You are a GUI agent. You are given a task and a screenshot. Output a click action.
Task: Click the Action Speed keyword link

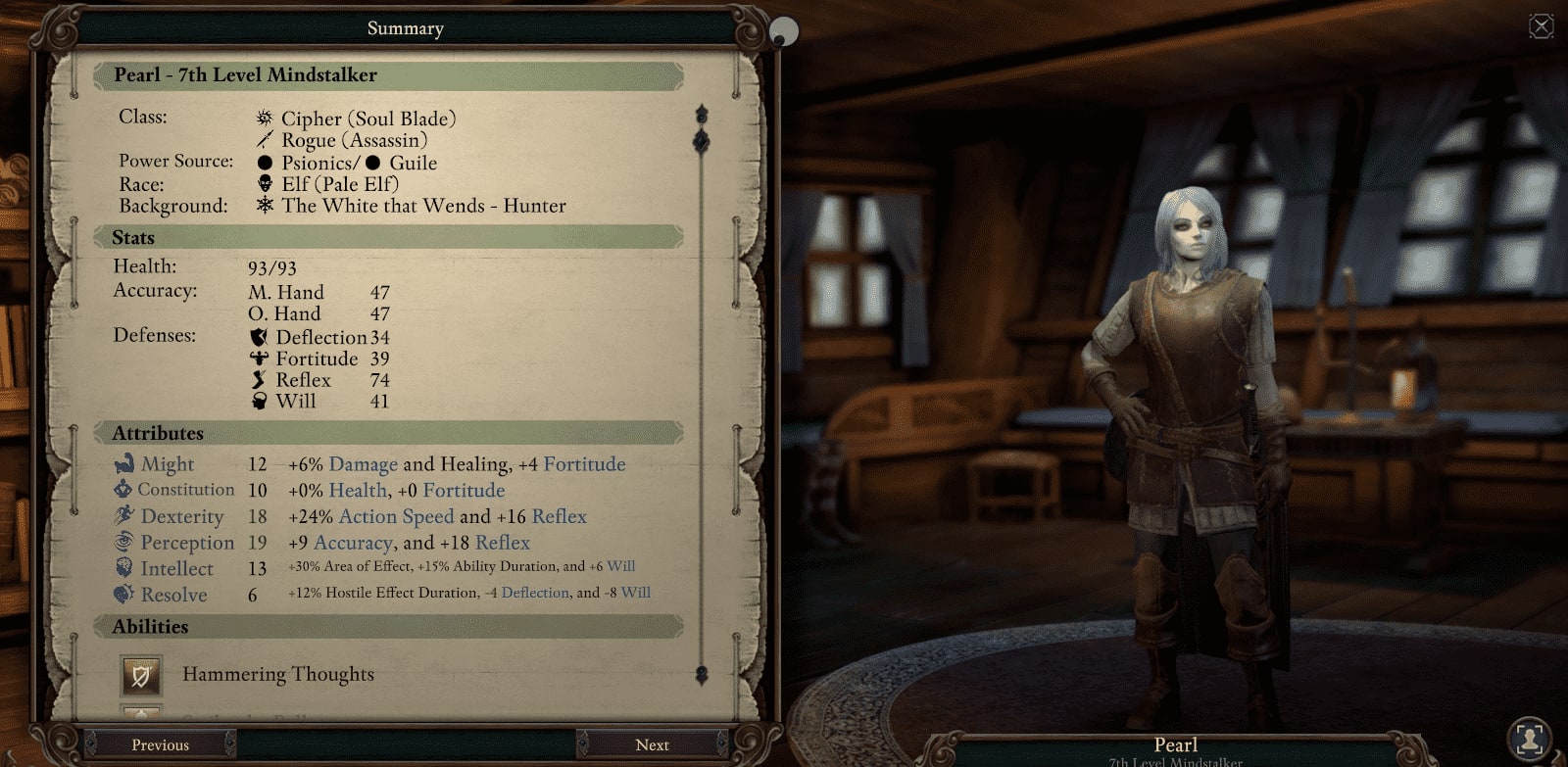tap(396, 516)
